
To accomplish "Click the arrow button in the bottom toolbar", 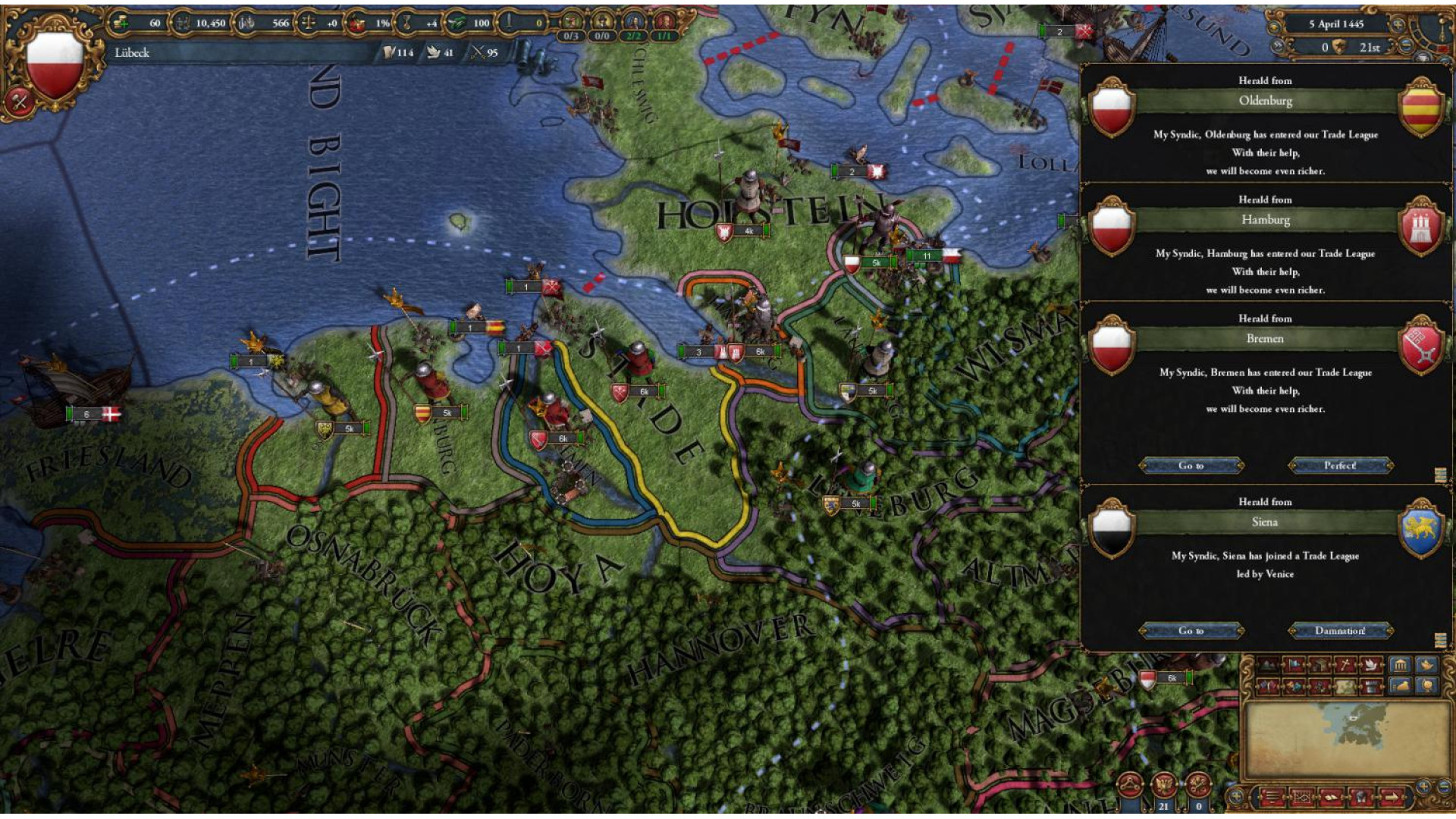I will point(1392,797).
